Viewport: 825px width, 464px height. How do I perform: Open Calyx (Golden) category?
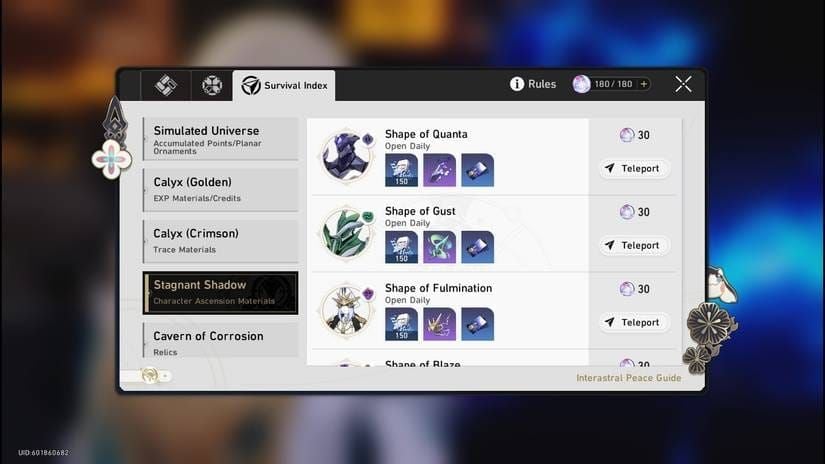[220, 189]
